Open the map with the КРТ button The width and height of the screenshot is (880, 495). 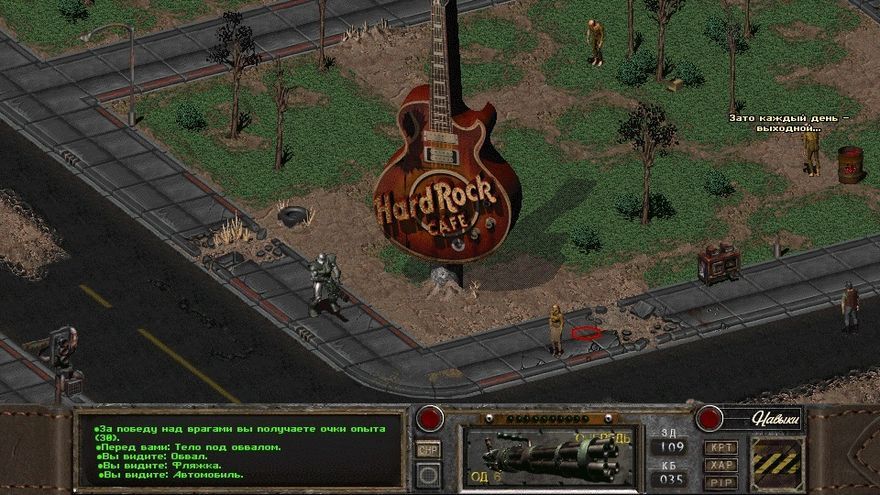coord(720,447)
